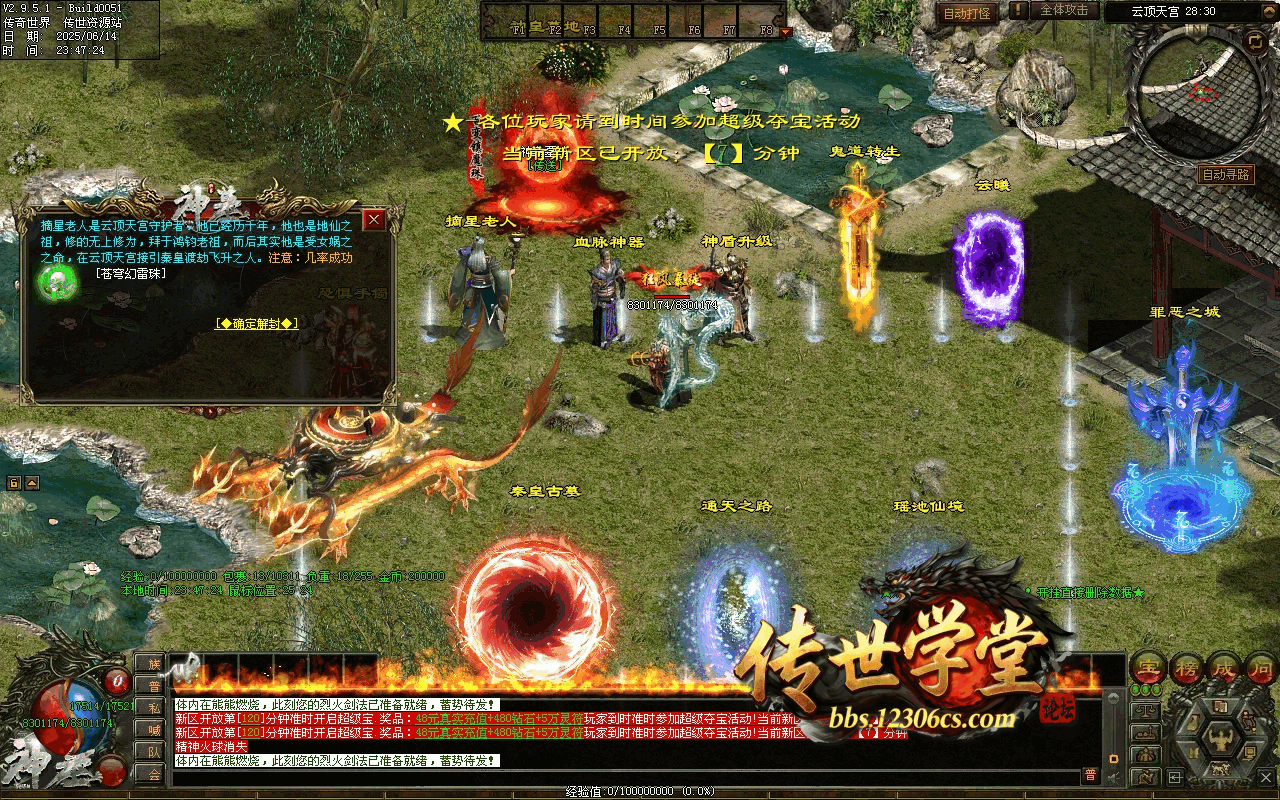The height and width of the screenshot is (800, 1280).
Task: Open the 成 achievements round button
Action: [x=1225, y=667]
